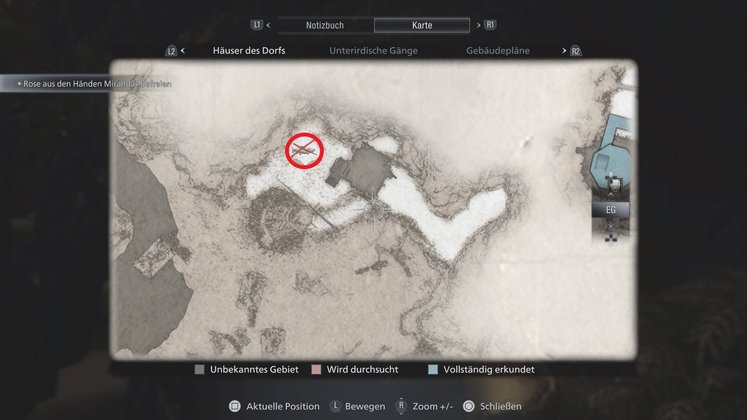This screenshot has height=420, width=747.
Task: Select the Karte tab
Action: (x=420, y=24)
